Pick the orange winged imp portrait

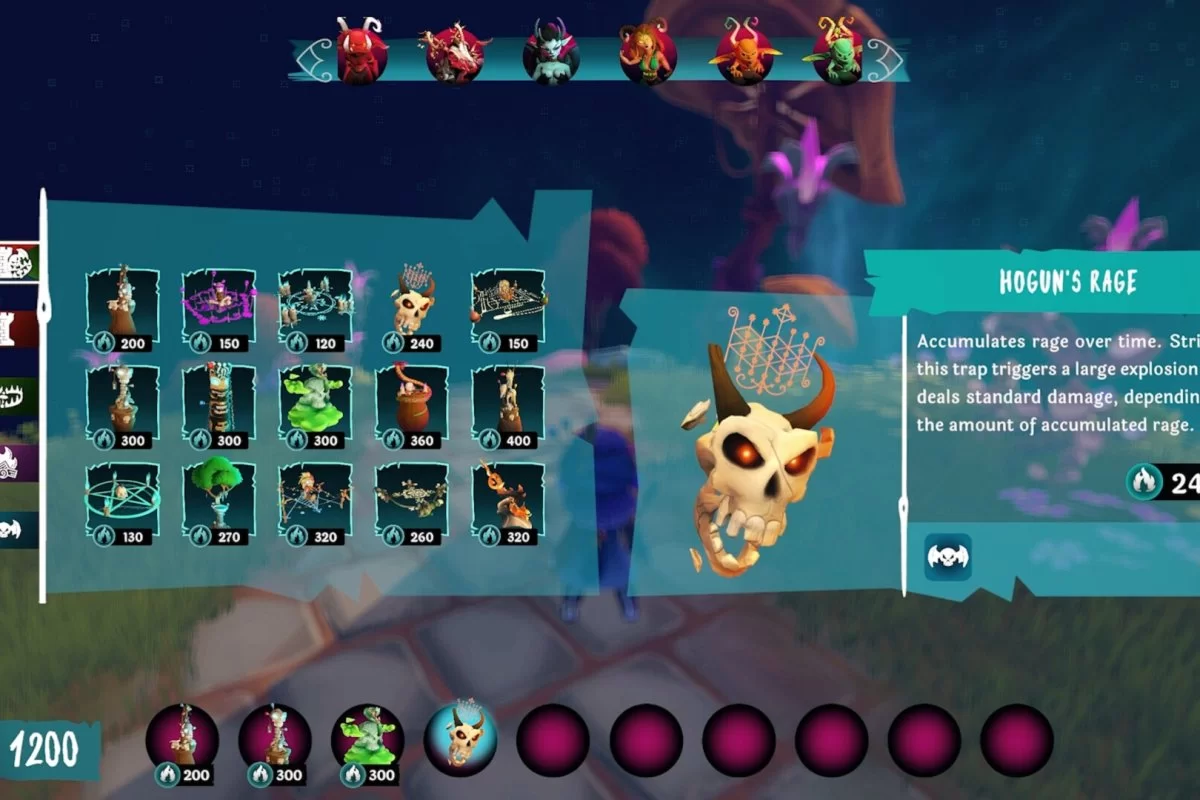pos(744,55)
